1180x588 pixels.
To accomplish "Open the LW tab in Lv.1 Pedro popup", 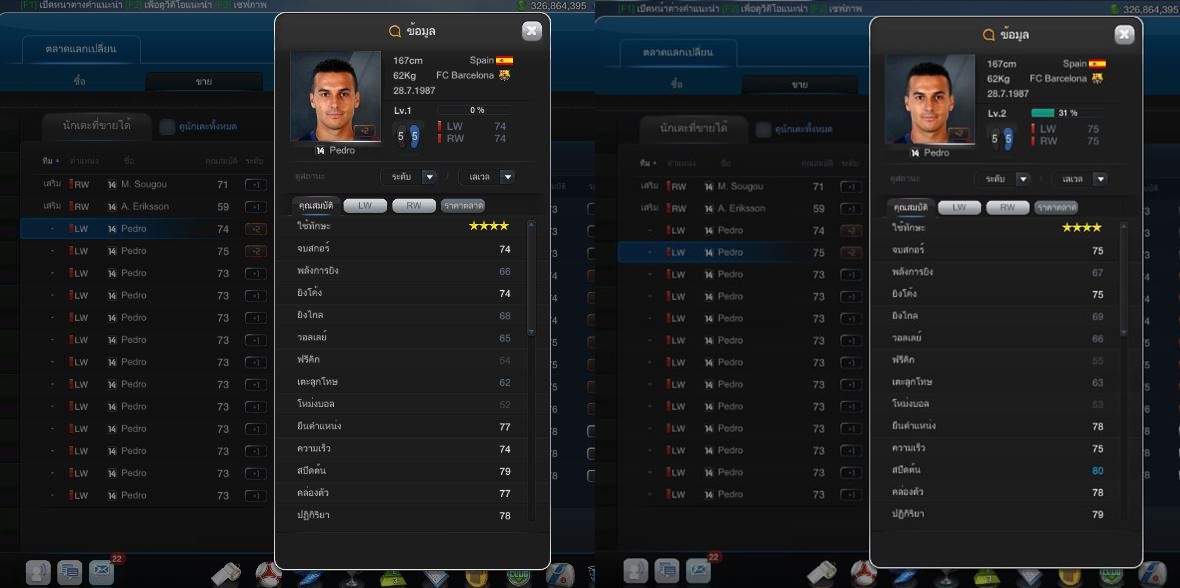I will (x=365, y=205).
